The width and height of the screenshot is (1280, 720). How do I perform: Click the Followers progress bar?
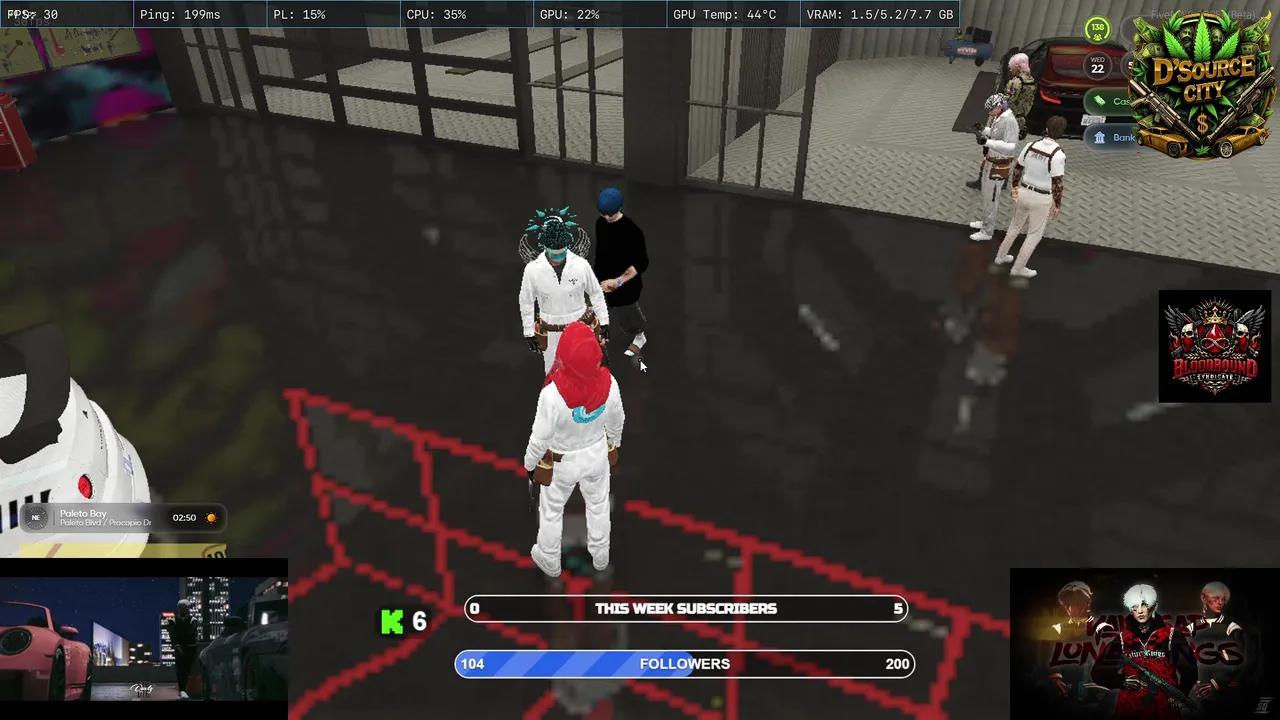coord(685,663)
